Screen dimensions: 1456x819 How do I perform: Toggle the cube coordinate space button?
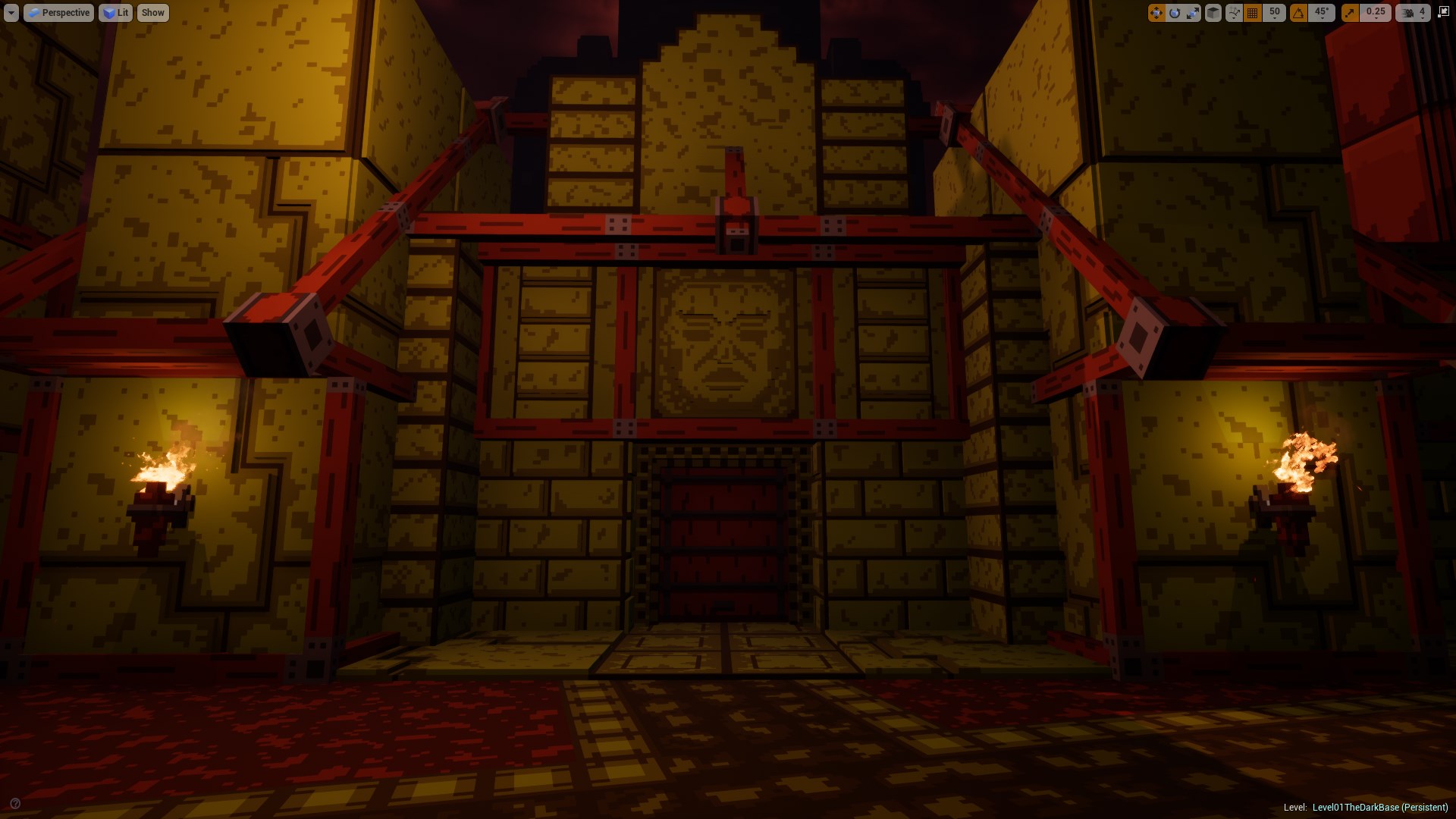click(1213, 13)
